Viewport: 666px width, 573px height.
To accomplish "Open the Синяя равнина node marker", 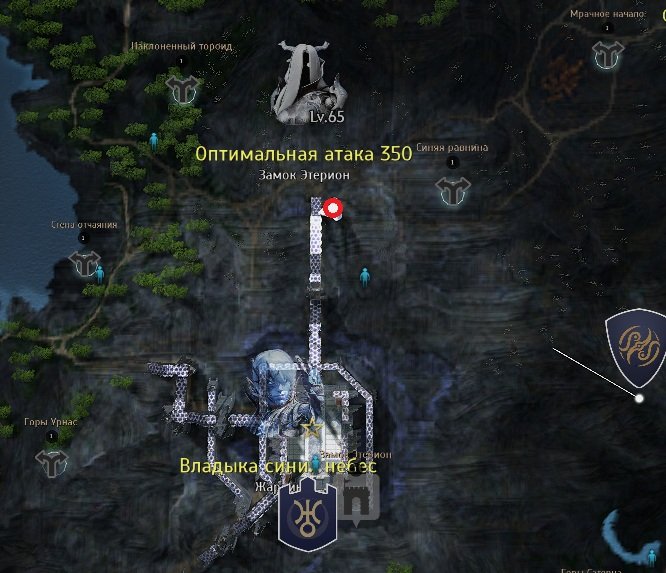I will 452,189.
